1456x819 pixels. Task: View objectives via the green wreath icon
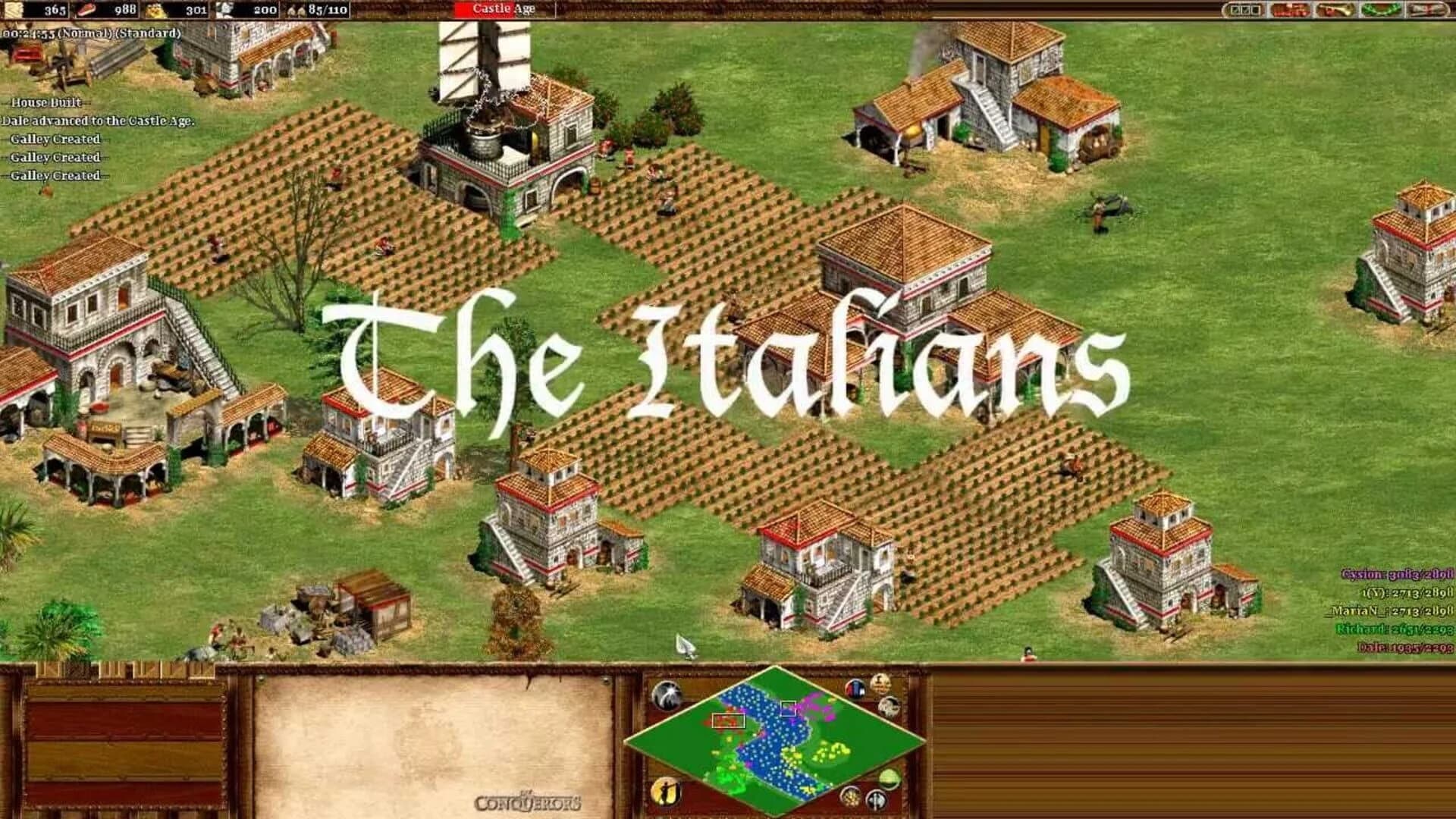tap(1379, 11)
